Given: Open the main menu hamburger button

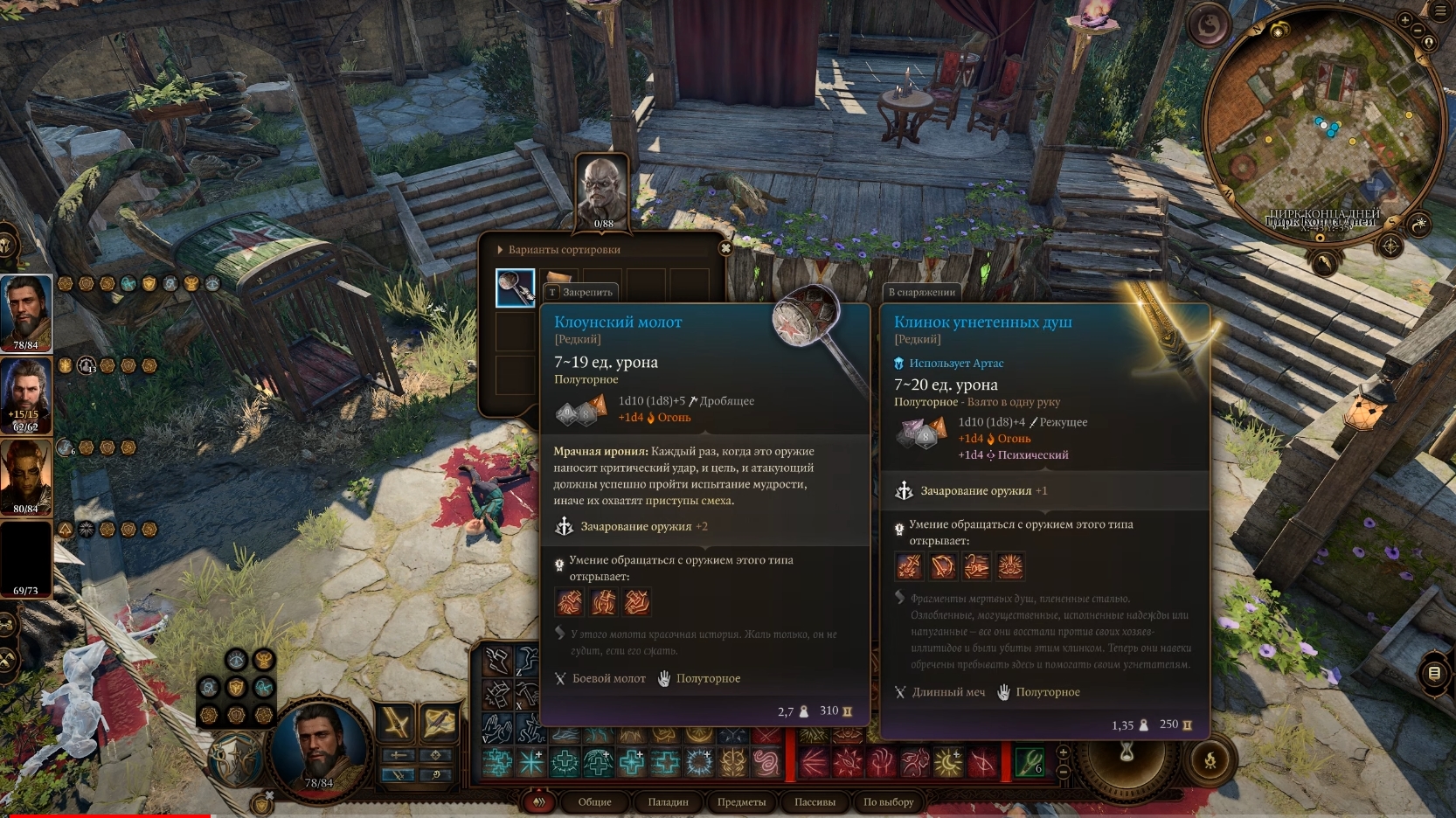Looking at the screenshot, I should 1441,11.
